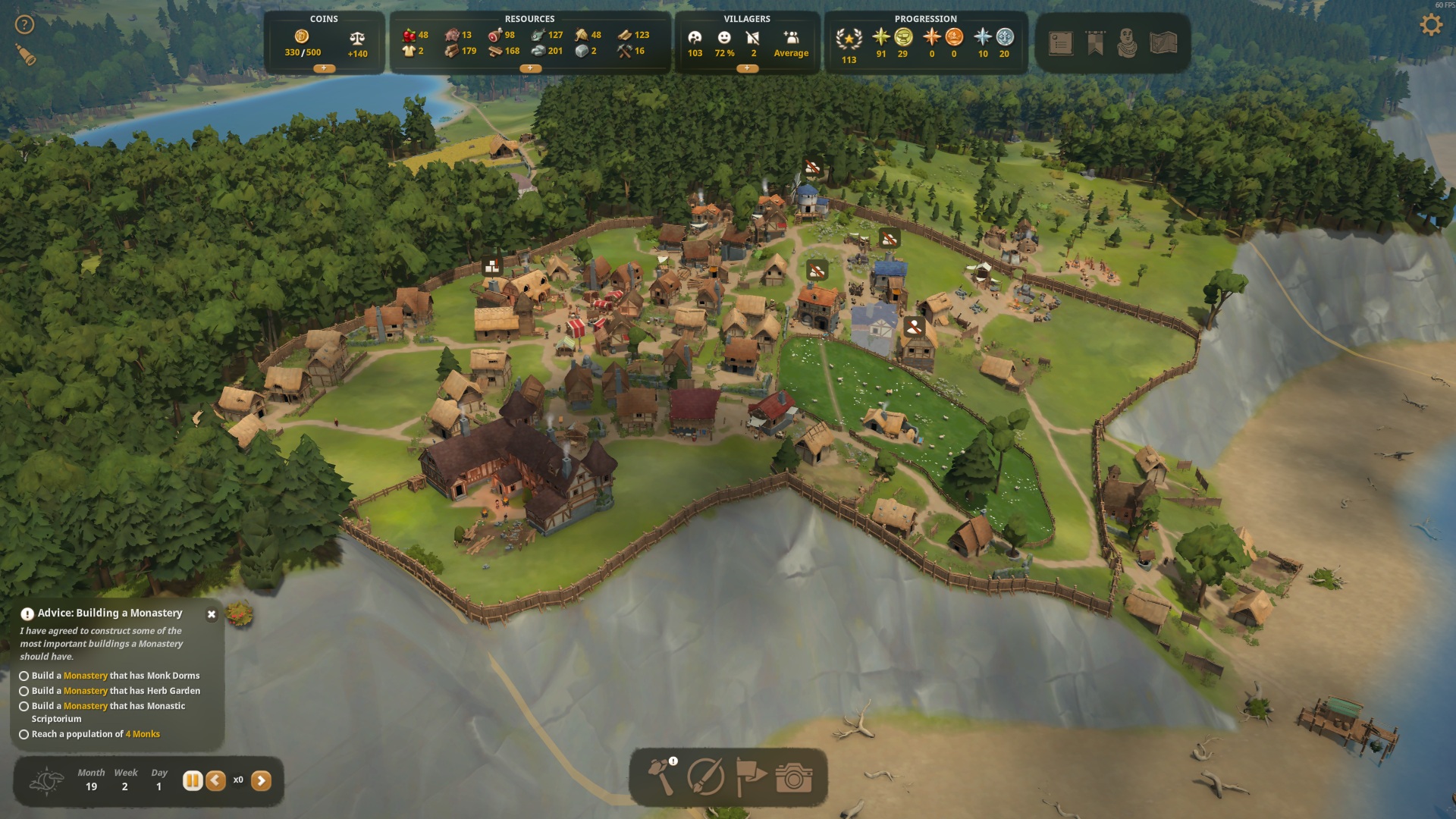Click the day-night weather icon

point(47,780)
